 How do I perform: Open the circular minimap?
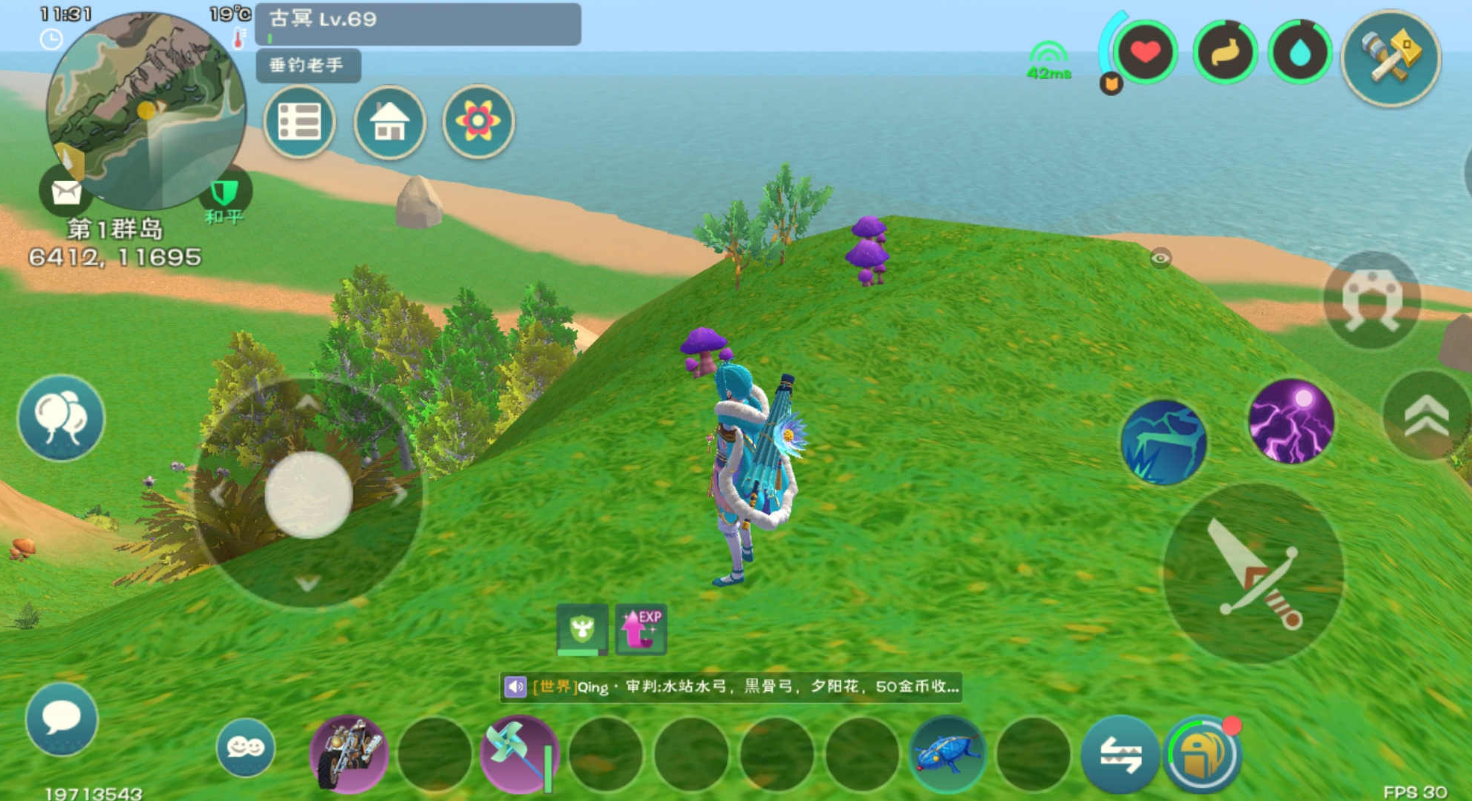146,110
